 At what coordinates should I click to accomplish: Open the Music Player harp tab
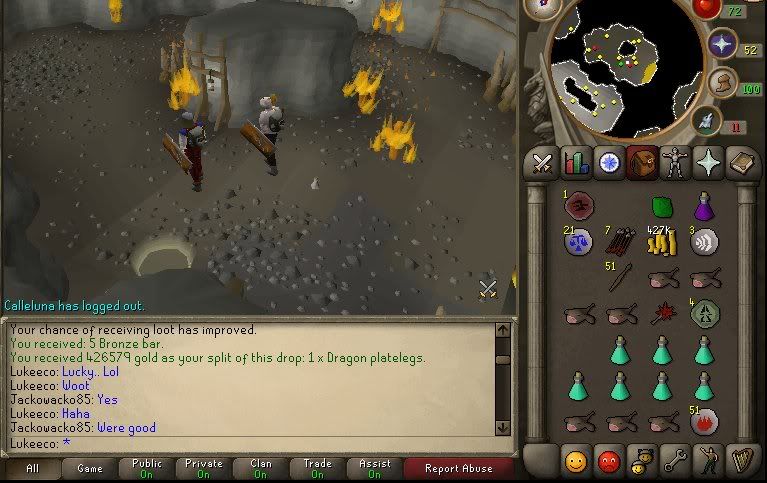click(x=740, y=461)
